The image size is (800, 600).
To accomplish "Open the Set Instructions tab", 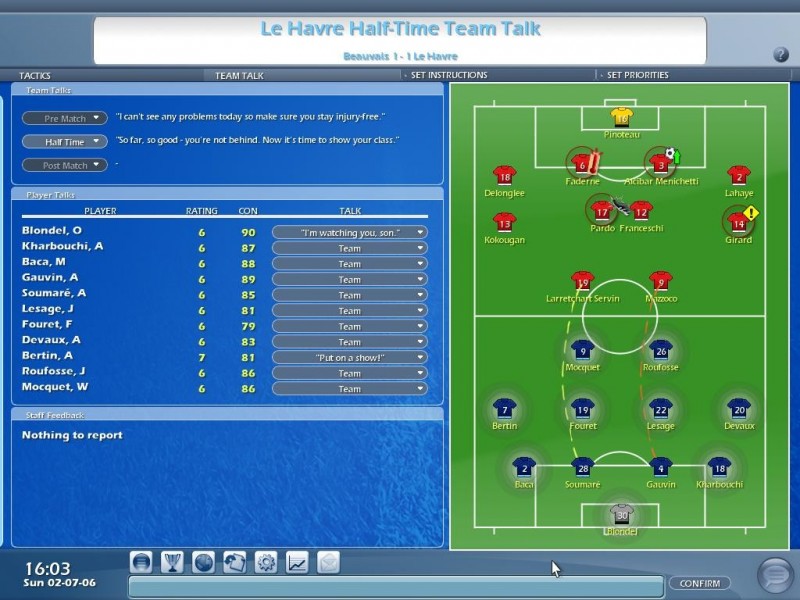I will tap(449, 75).
